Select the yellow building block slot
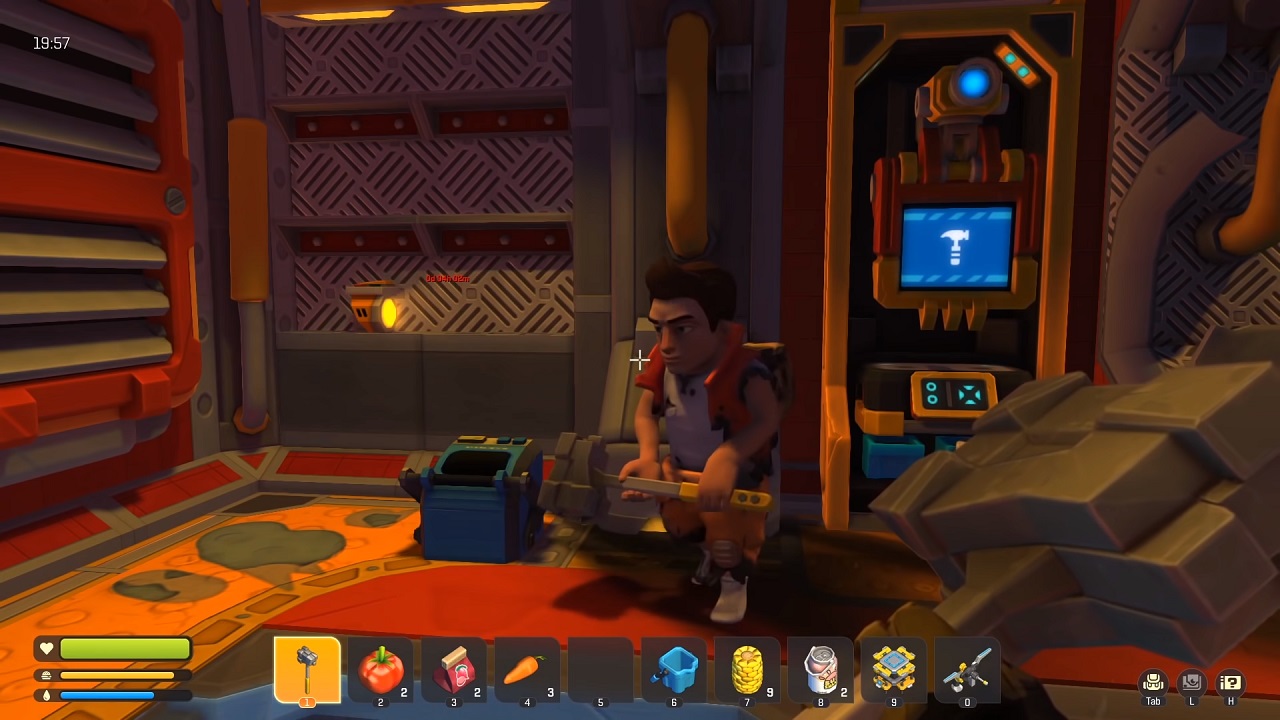 pos(893,669)
